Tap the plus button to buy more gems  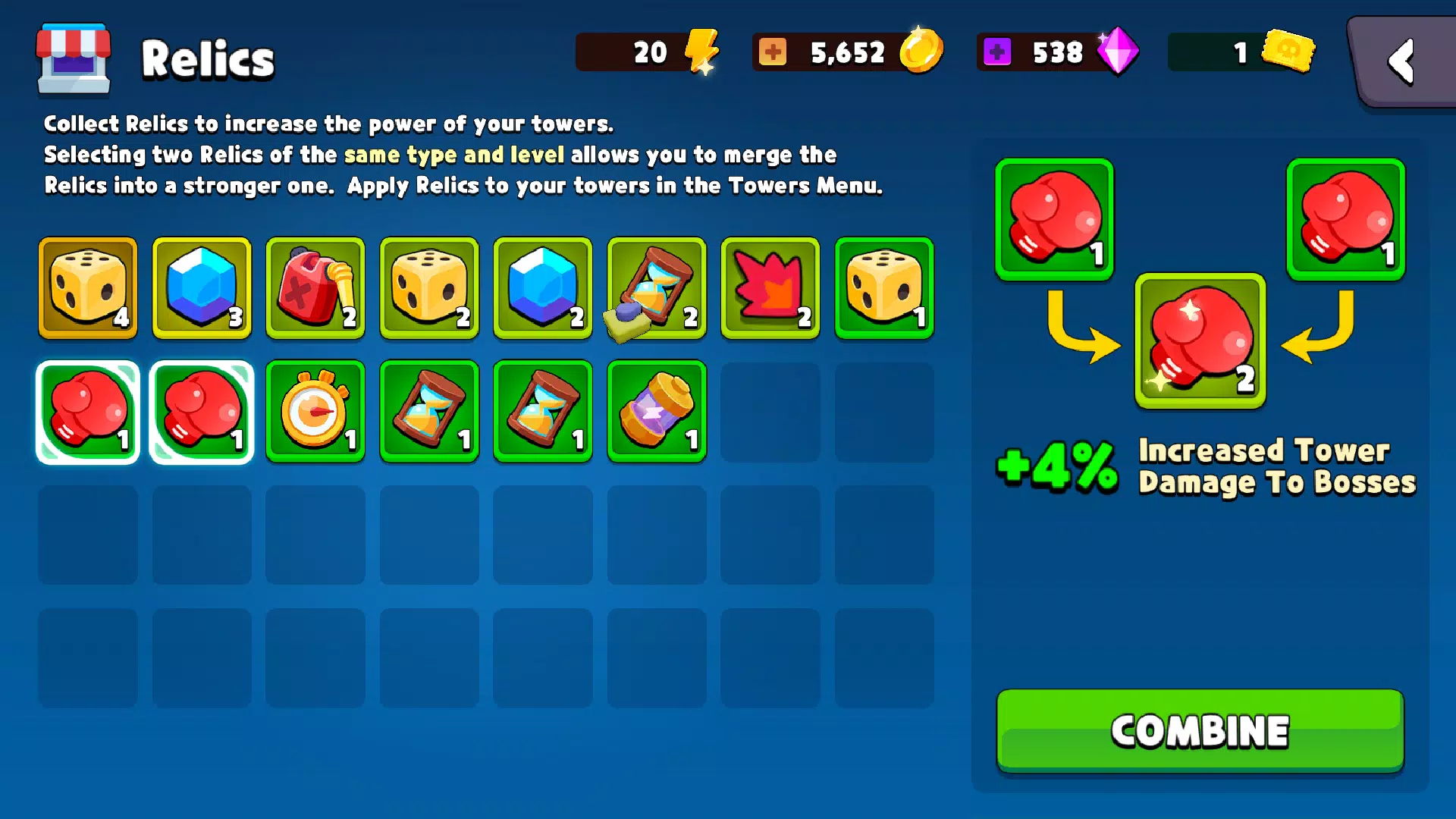(x=998, y=52)
